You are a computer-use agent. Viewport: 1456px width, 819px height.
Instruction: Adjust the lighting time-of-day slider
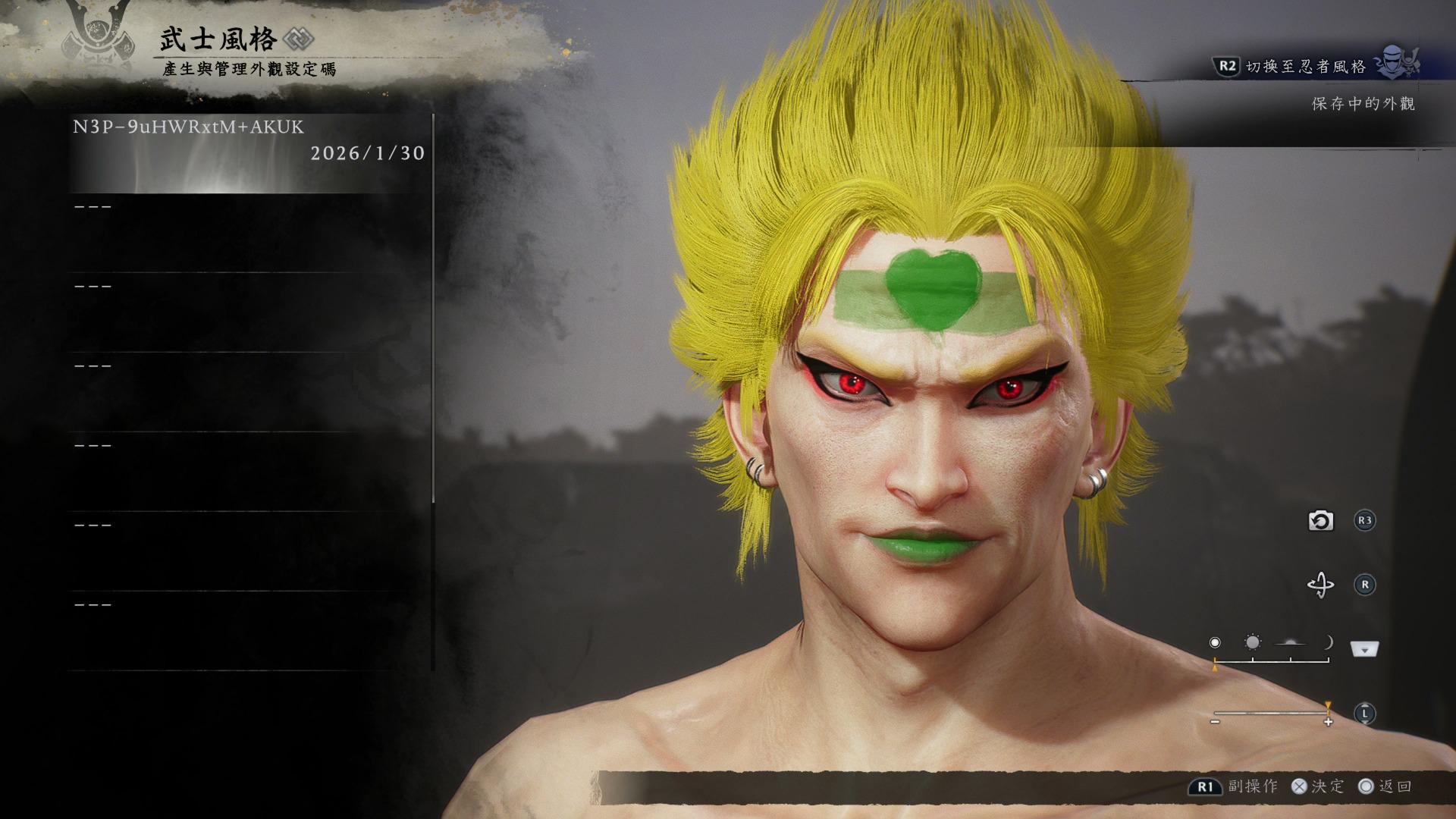click(1272, 661)
